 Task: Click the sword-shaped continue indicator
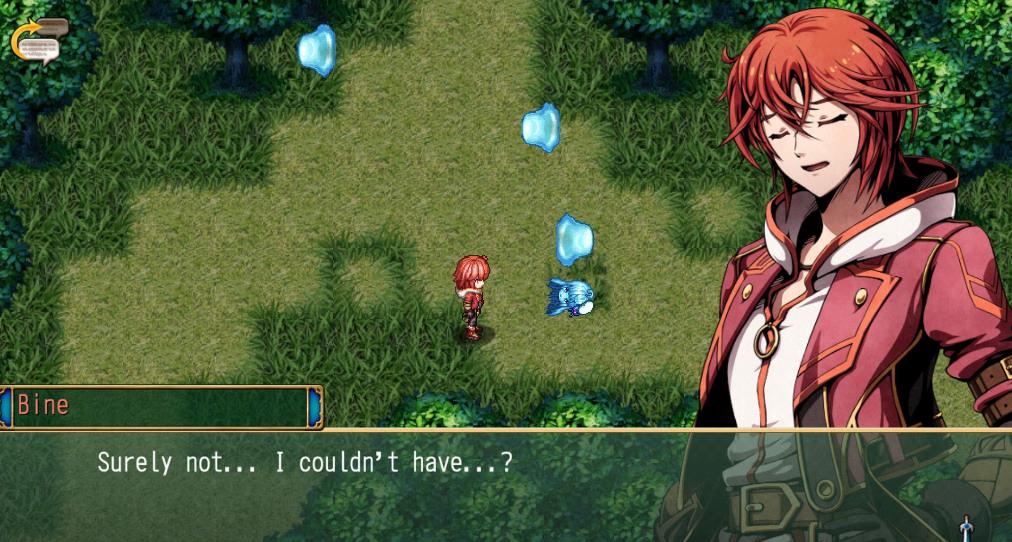966,527
